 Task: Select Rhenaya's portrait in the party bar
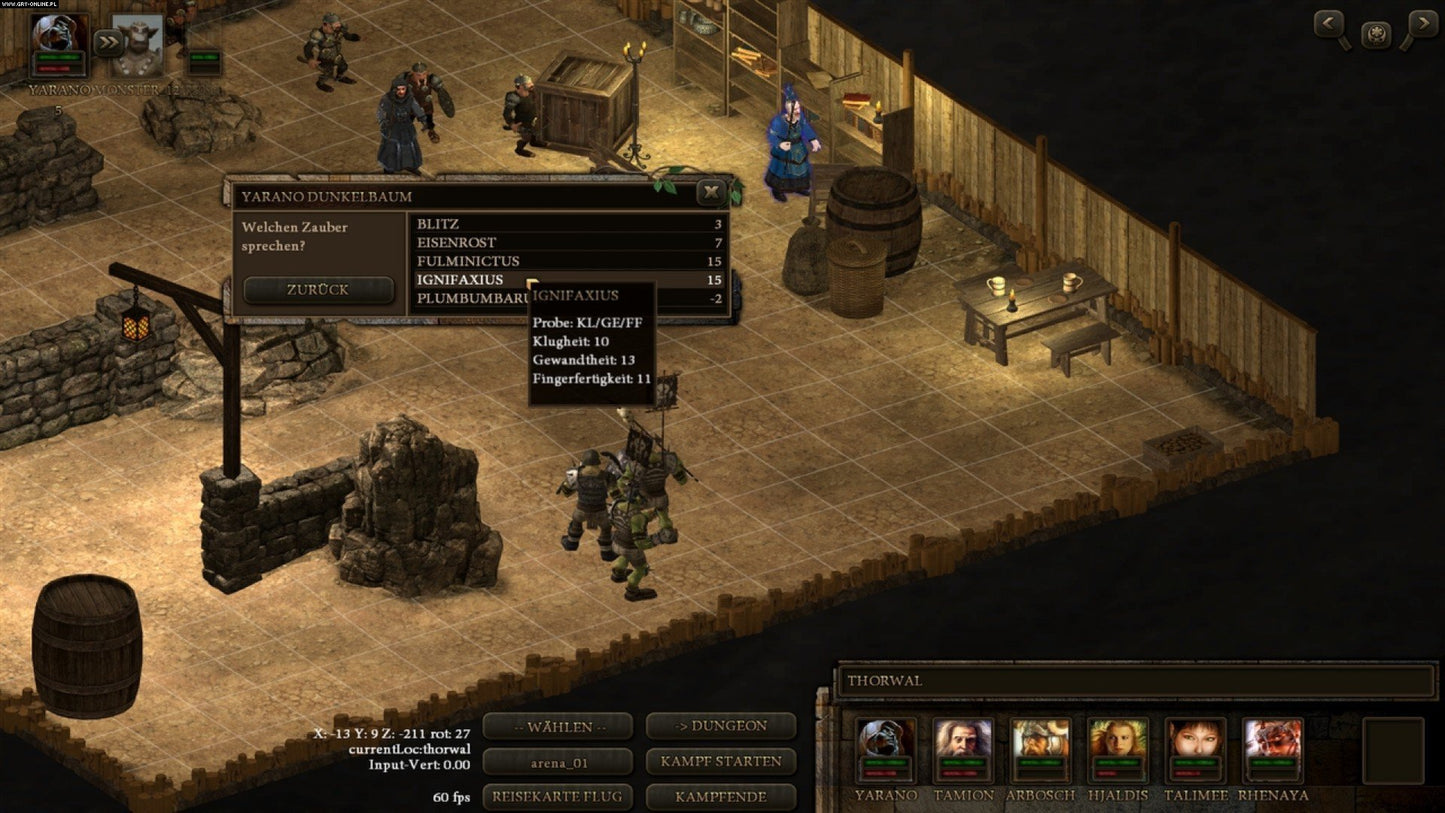tap(1274, 747)
